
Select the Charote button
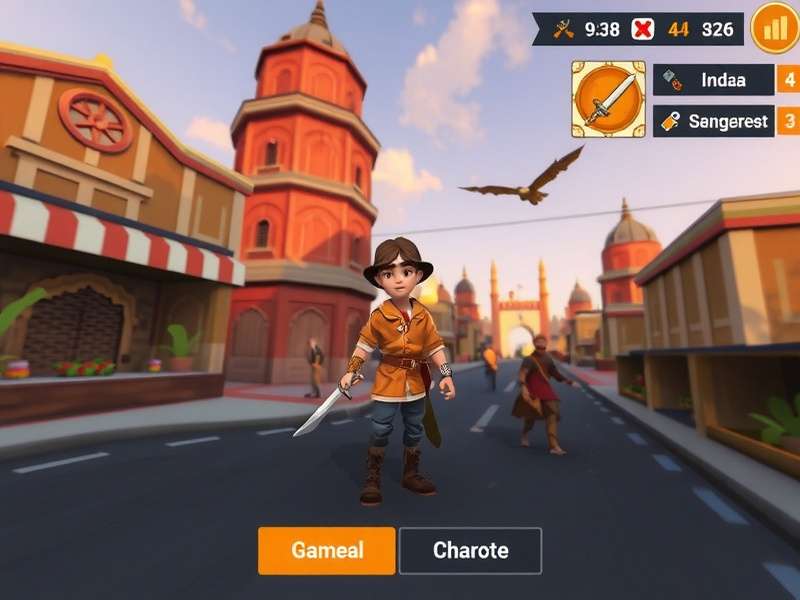point(470,550)
